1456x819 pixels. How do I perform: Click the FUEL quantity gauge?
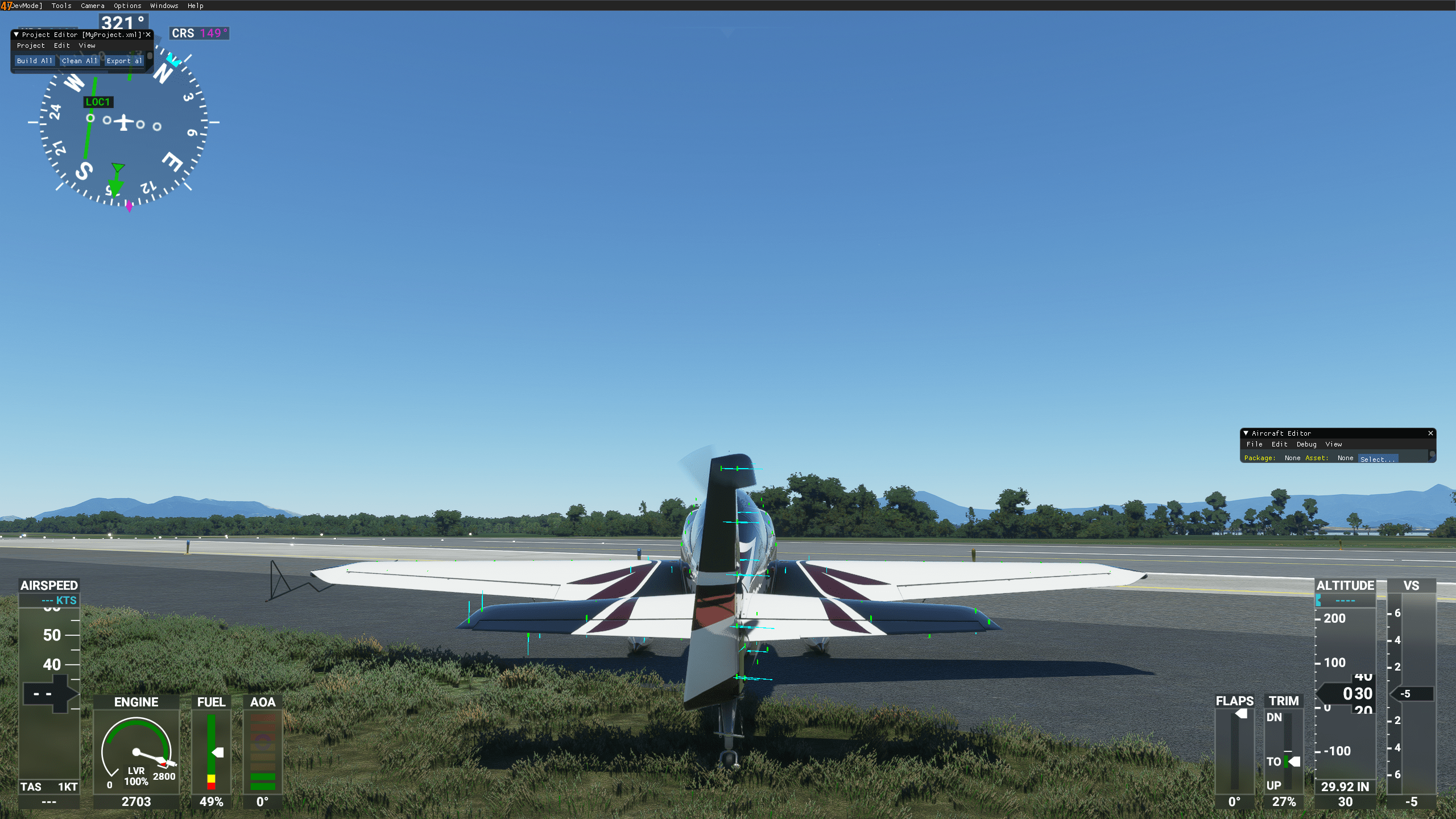click(210, 751)
